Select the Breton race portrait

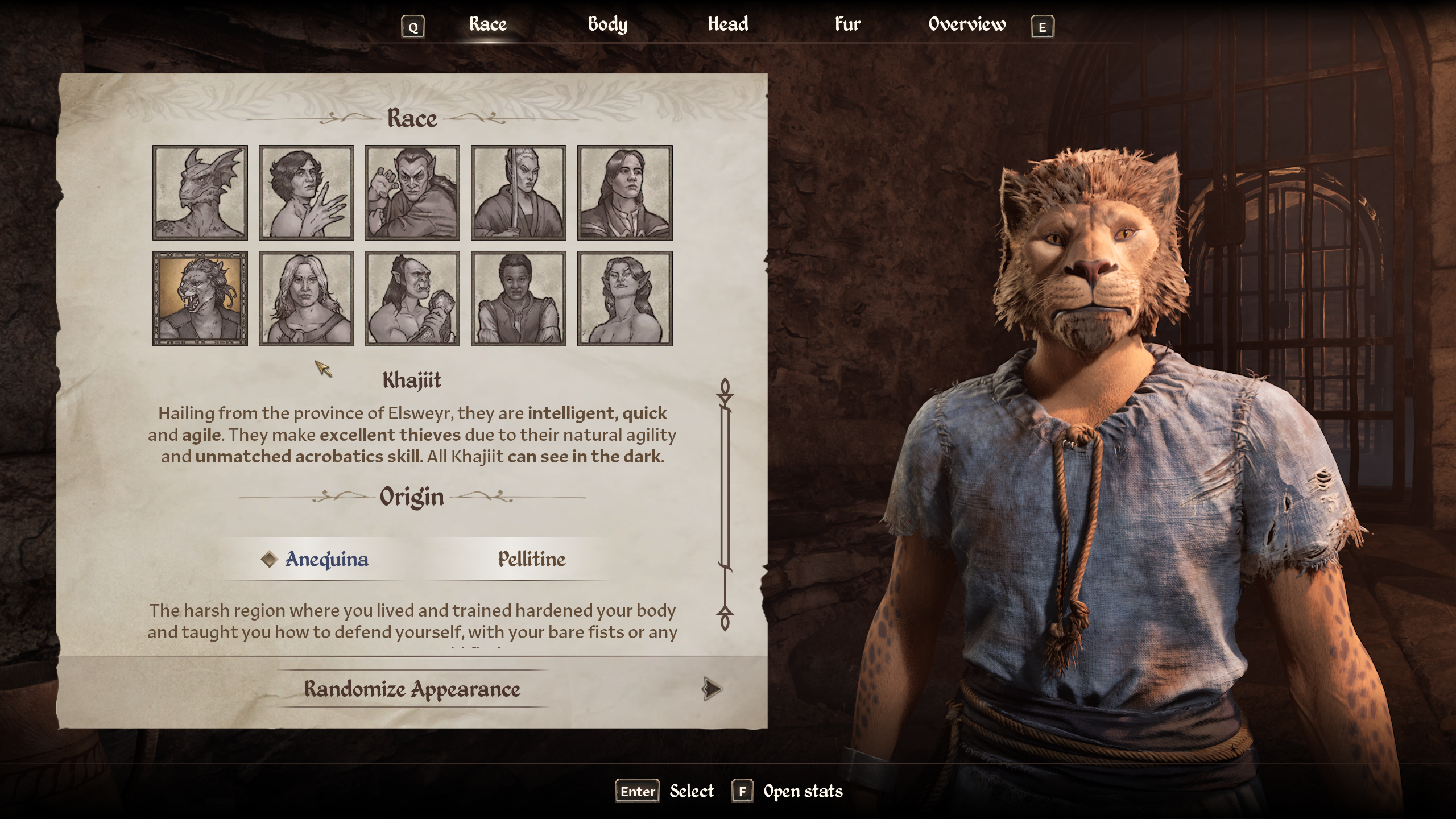307,193
